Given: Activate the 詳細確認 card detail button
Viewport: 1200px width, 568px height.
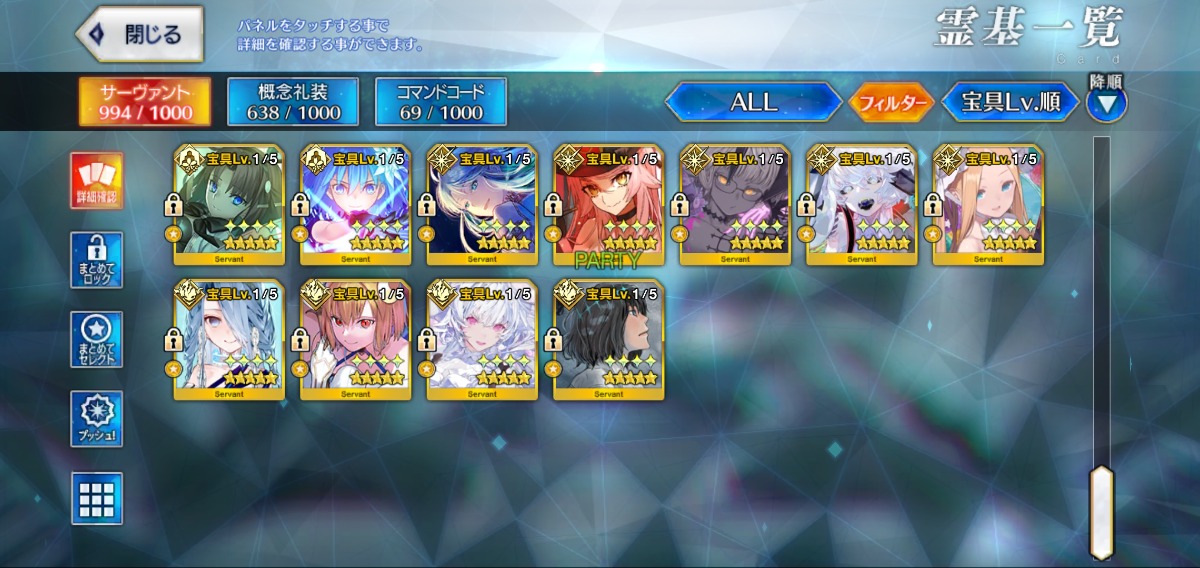Looking at the screenshot, I should 97,181.
